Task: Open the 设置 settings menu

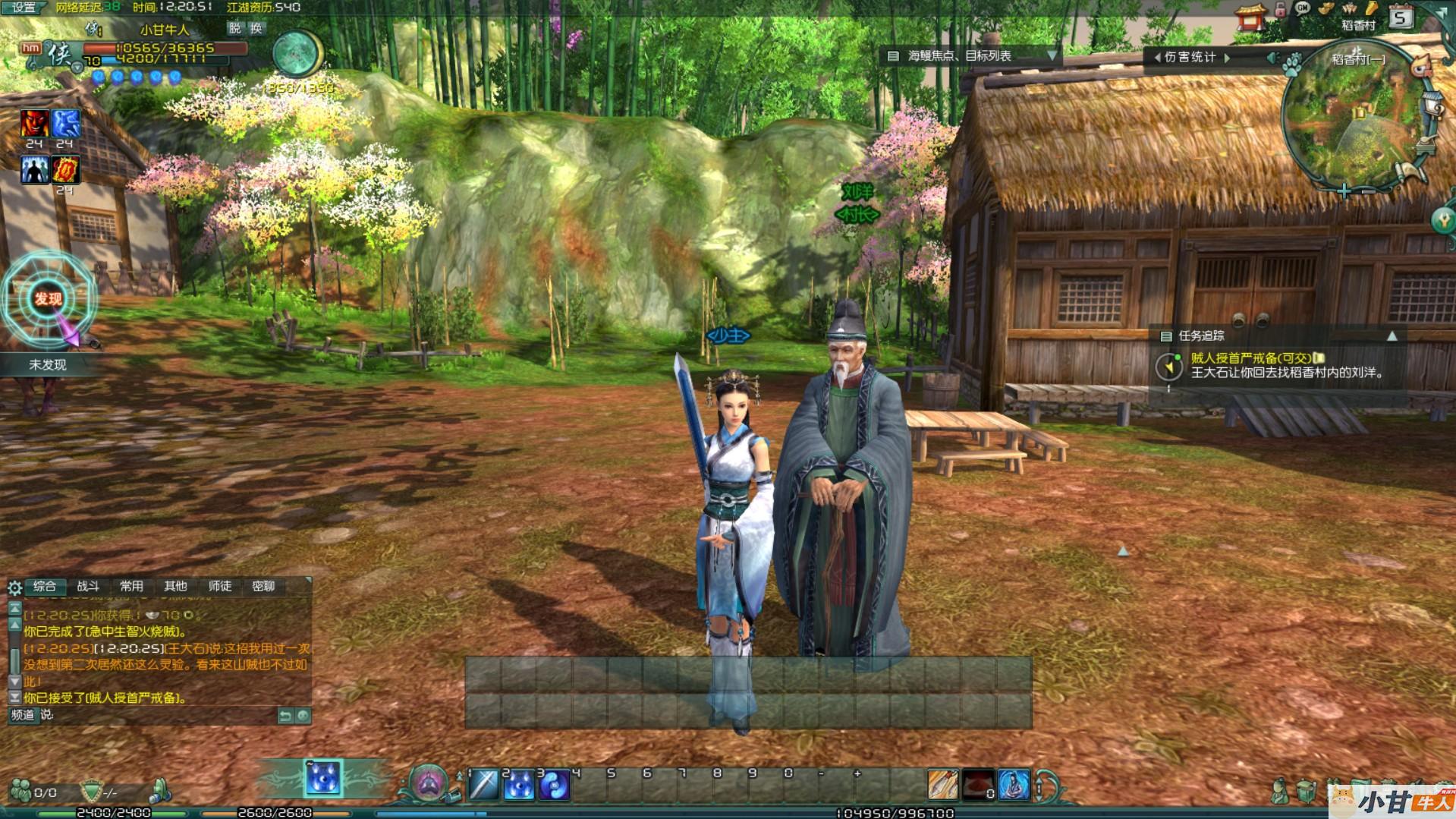Action: click(24, 8)
